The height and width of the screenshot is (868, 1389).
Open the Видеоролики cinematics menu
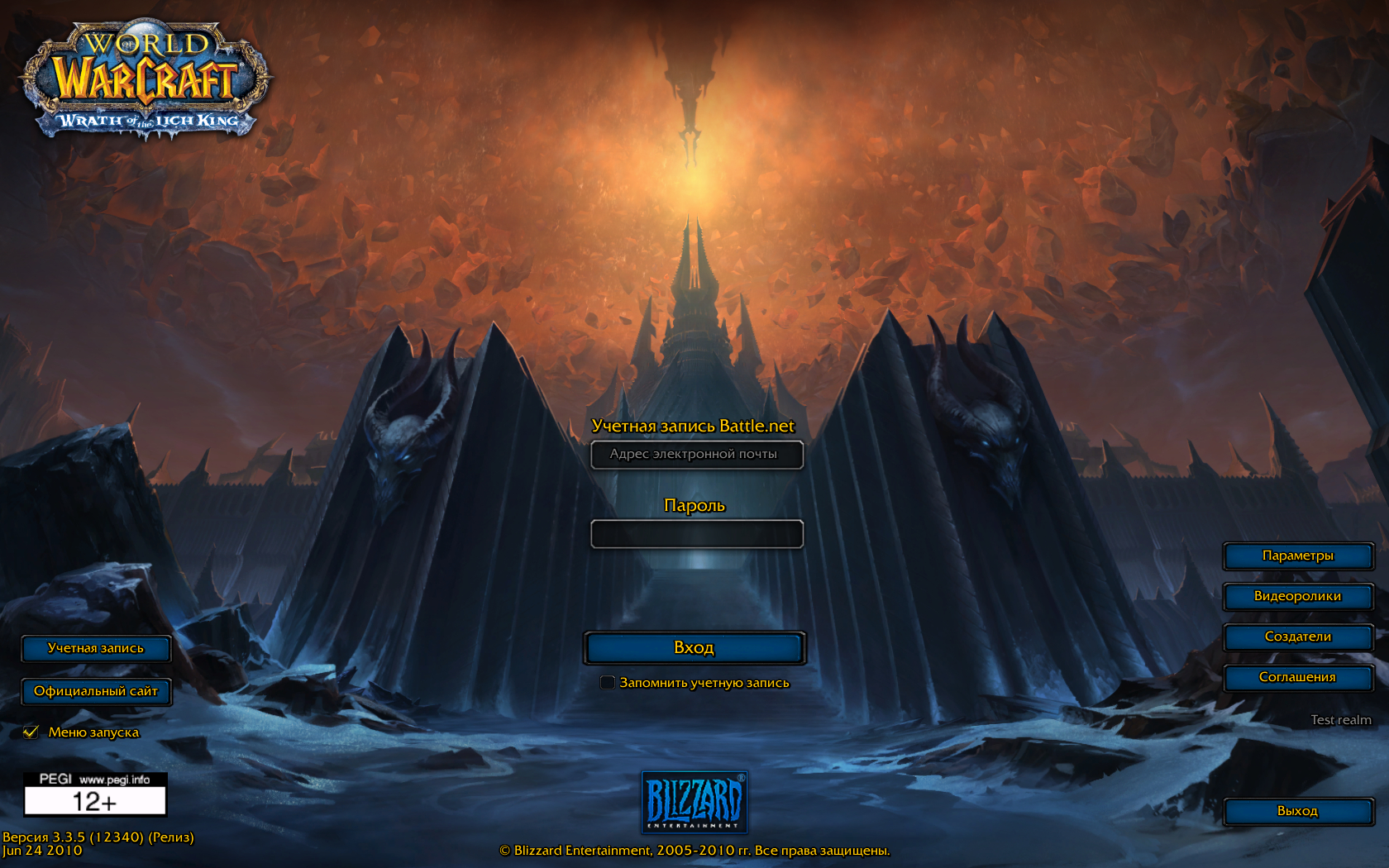point(1298,597)
